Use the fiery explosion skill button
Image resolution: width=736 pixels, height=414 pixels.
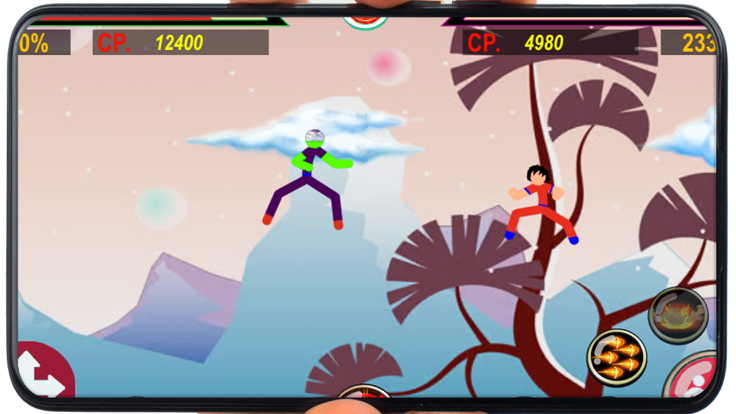[x=678, y=315]
